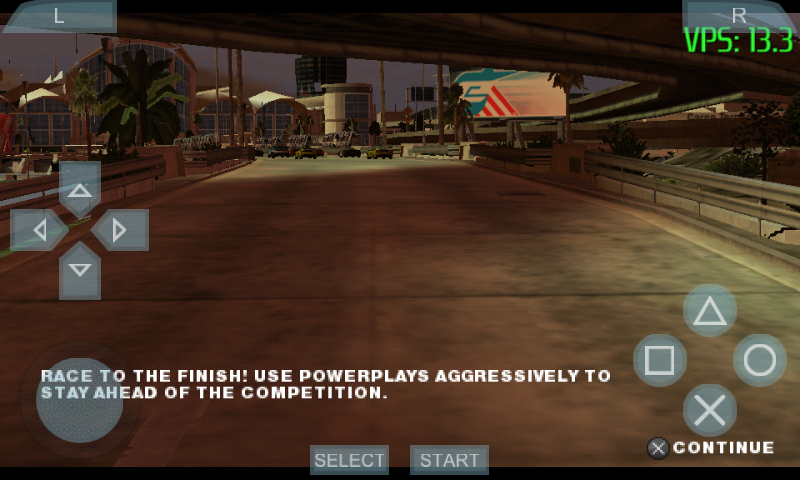Tap the triangle face button
This screenshot has width=800, height=480.
(x=710, y=311)
